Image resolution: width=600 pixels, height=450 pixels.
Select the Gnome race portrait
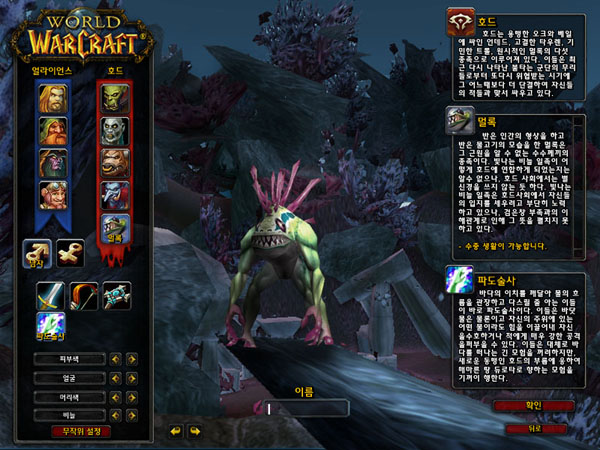point(52,195)
